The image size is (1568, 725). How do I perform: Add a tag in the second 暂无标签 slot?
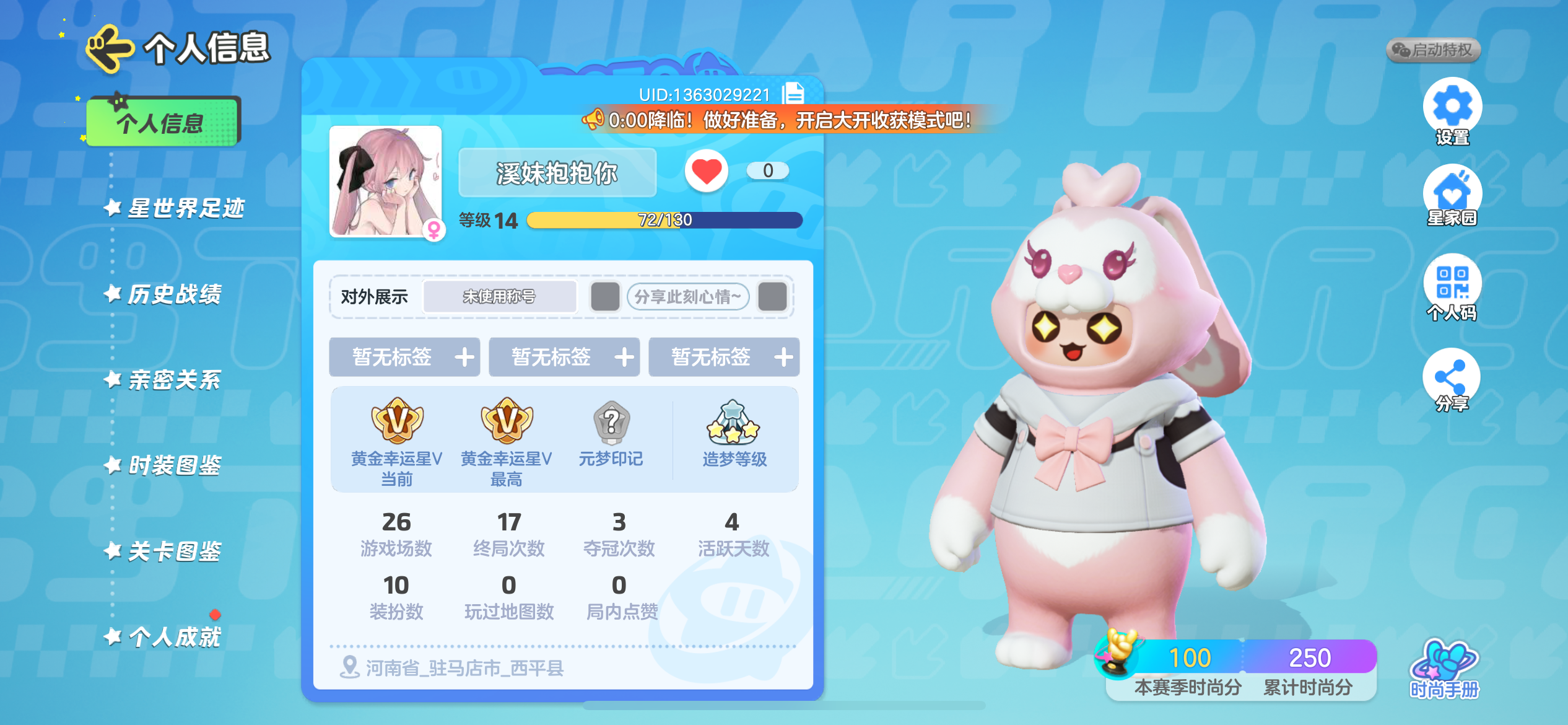564,357
